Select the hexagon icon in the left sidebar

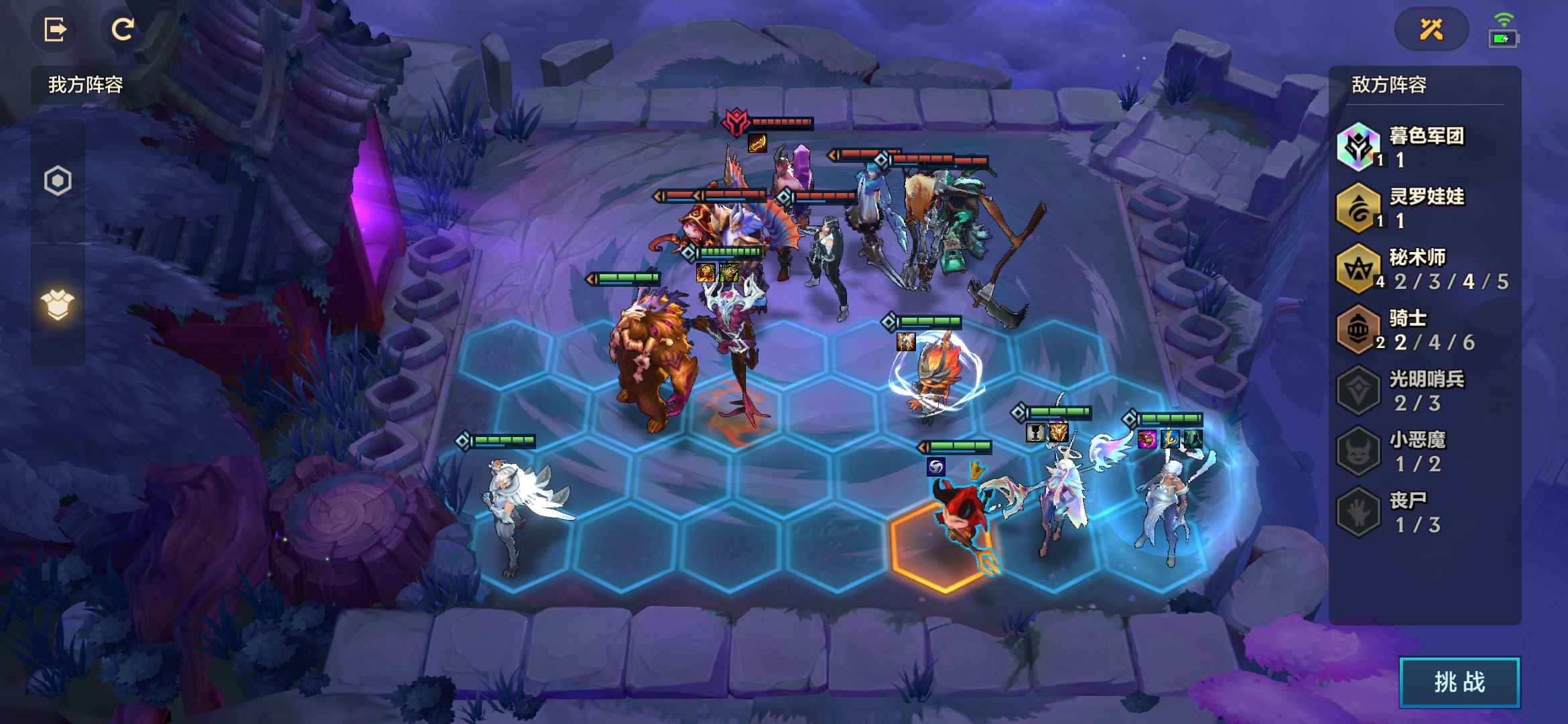[x=58, y=180]
